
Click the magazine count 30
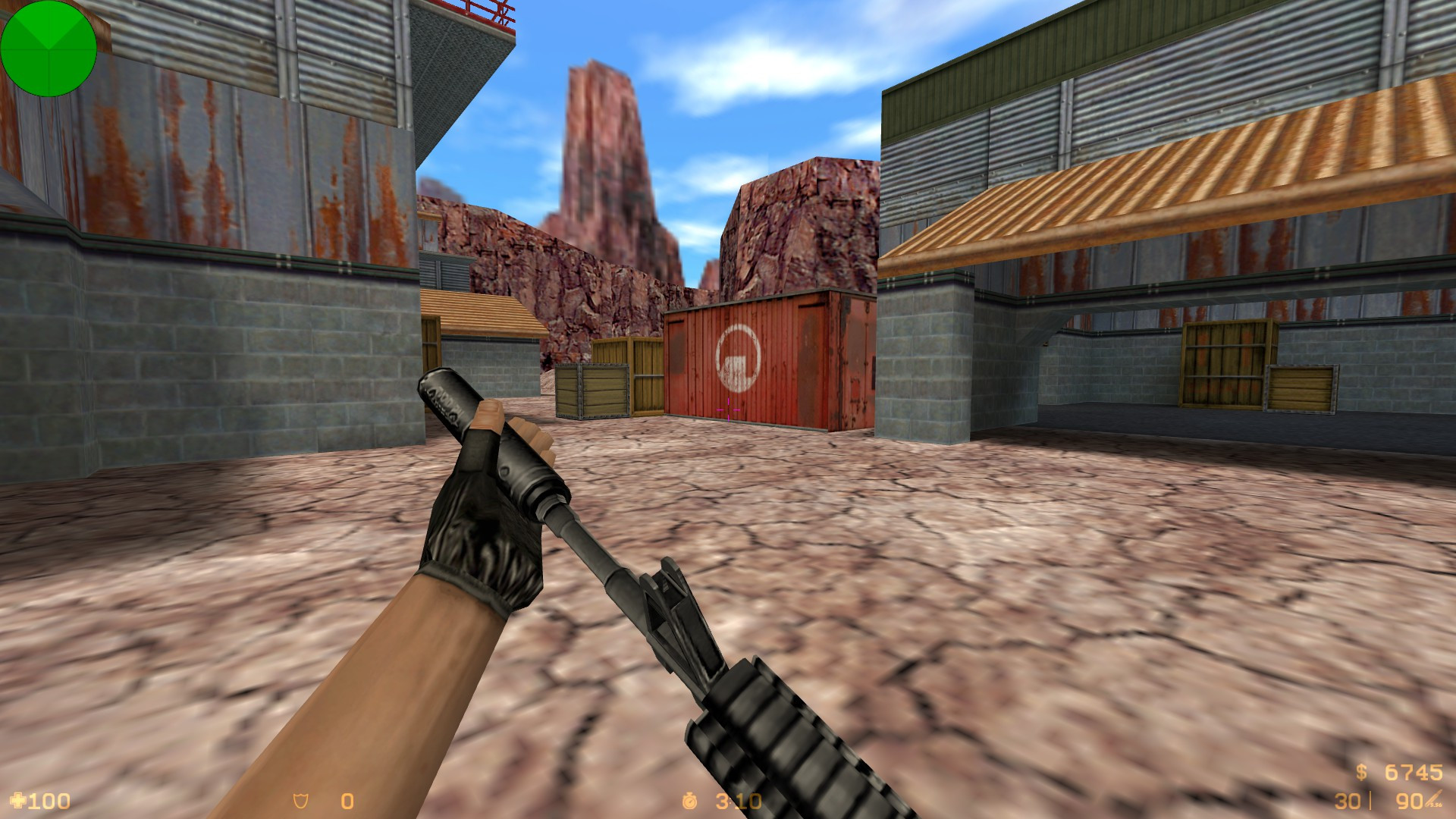tap(1348, 802)
